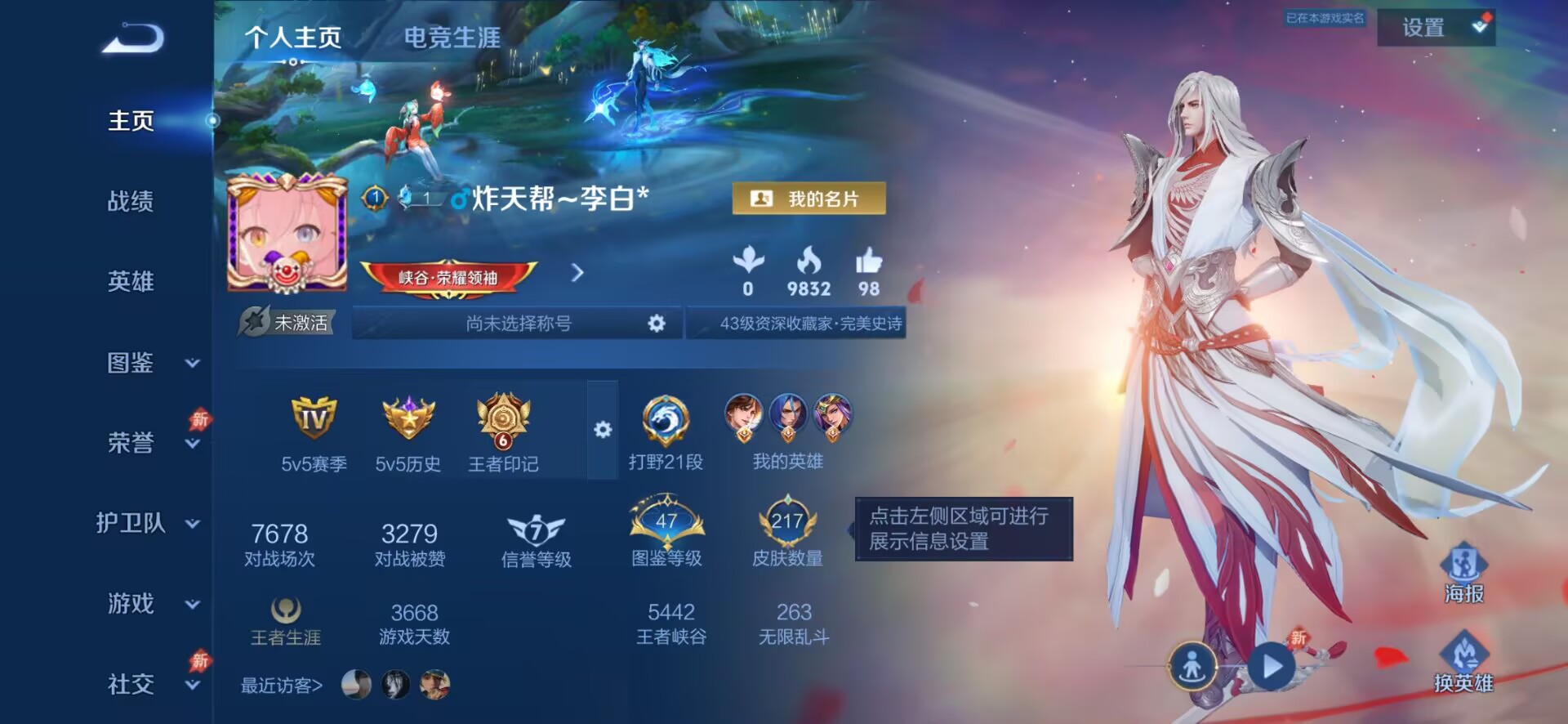This screenshot has width=1568, height=724.
Task: Click the 王者生涯 career icon
Action: (287, 609)
